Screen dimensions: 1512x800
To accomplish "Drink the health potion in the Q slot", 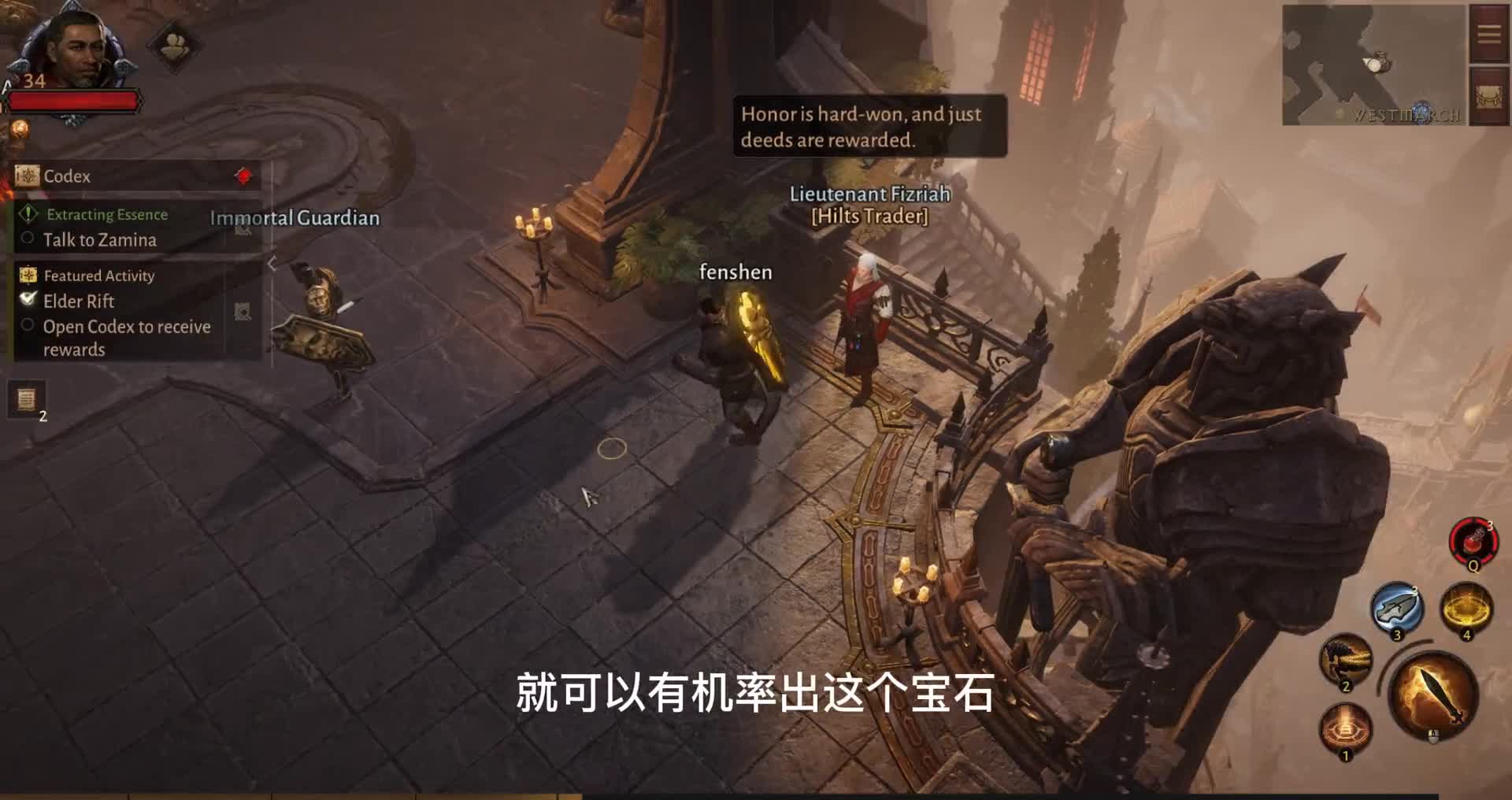I will coord(1473,542).
